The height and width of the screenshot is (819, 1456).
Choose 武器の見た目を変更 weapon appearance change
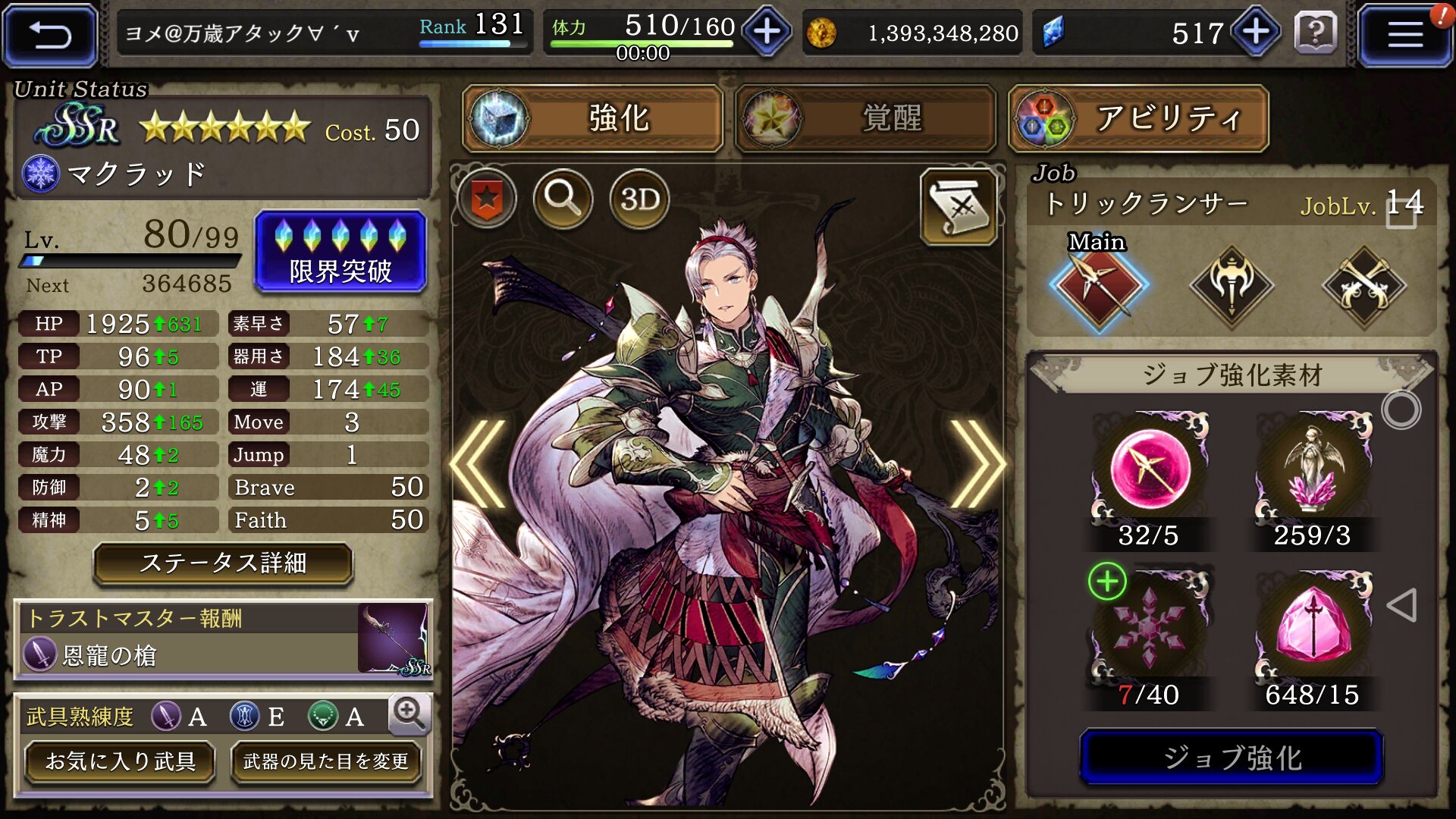click(x=326, y=761)
